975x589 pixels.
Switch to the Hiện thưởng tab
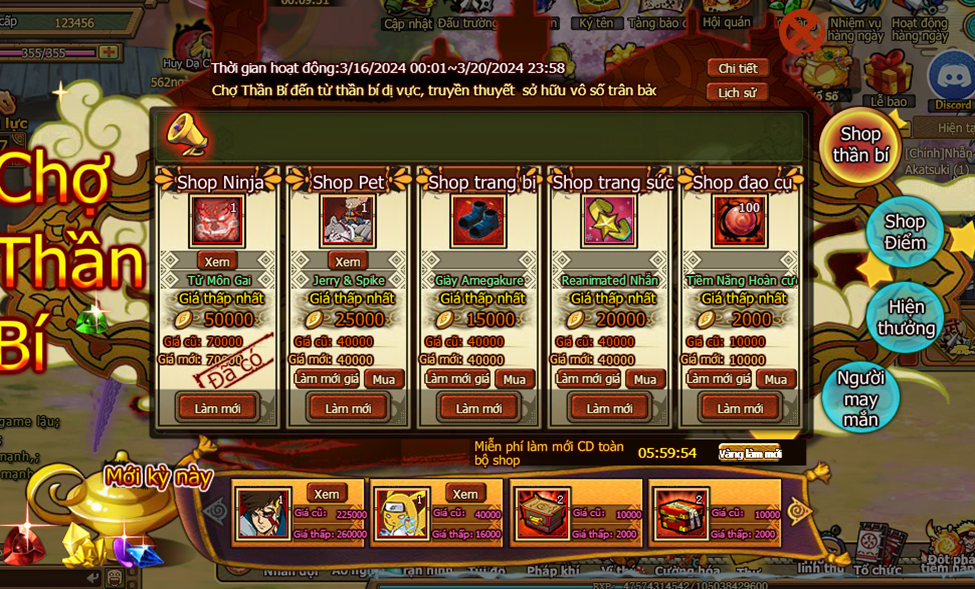pyautogui.click(x=906, y=317)
